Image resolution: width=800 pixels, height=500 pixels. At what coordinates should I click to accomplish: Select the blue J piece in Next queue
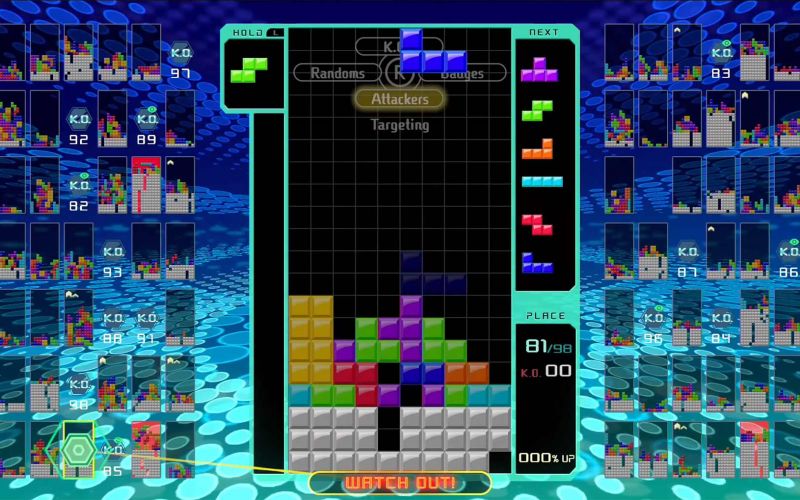(538, 262)
